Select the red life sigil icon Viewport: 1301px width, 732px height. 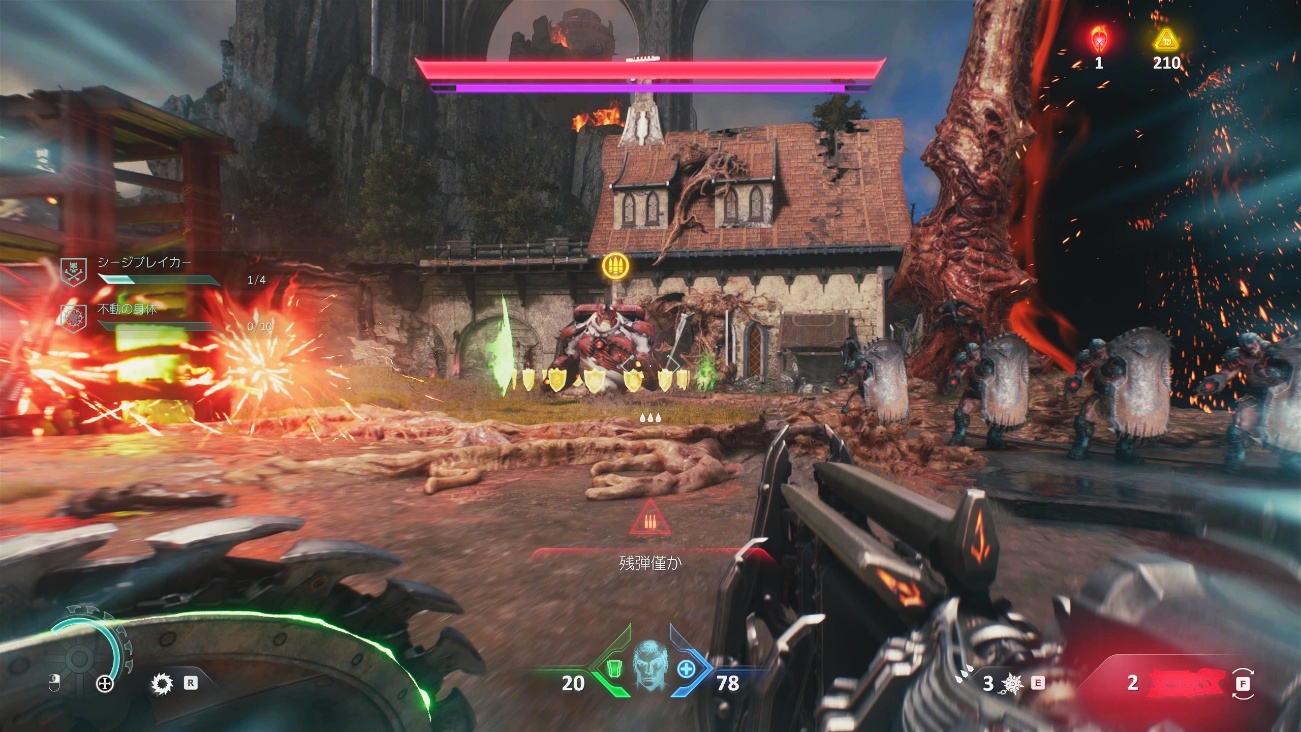1098,39
